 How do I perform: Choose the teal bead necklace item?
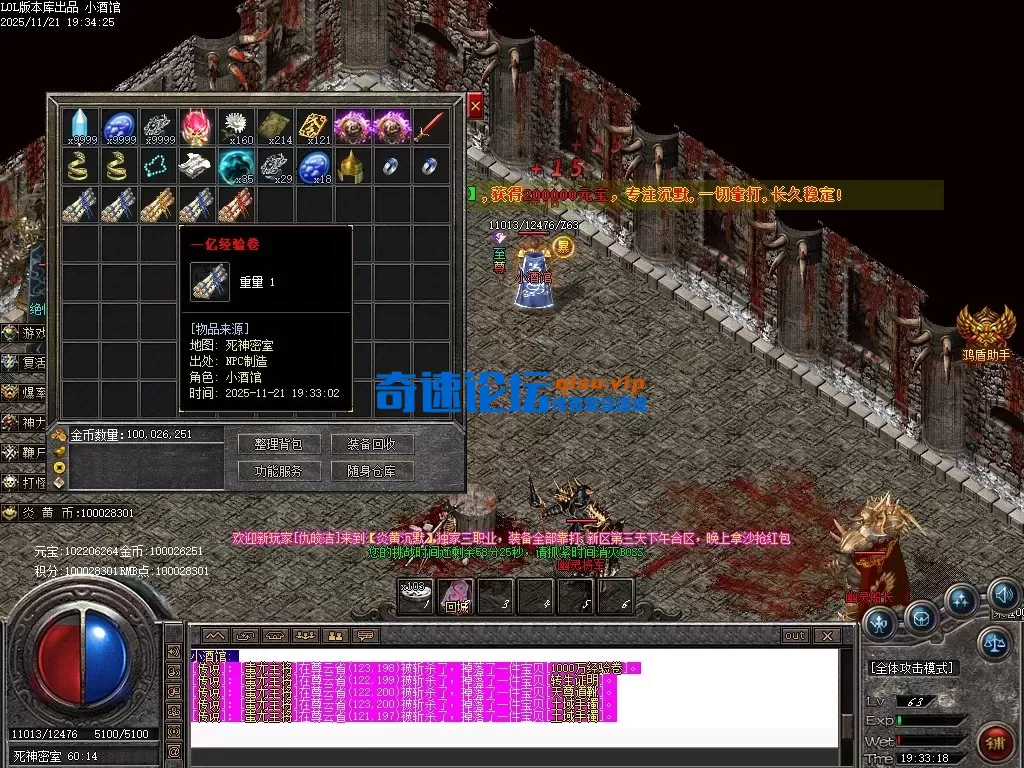click(x=158, y=166)
